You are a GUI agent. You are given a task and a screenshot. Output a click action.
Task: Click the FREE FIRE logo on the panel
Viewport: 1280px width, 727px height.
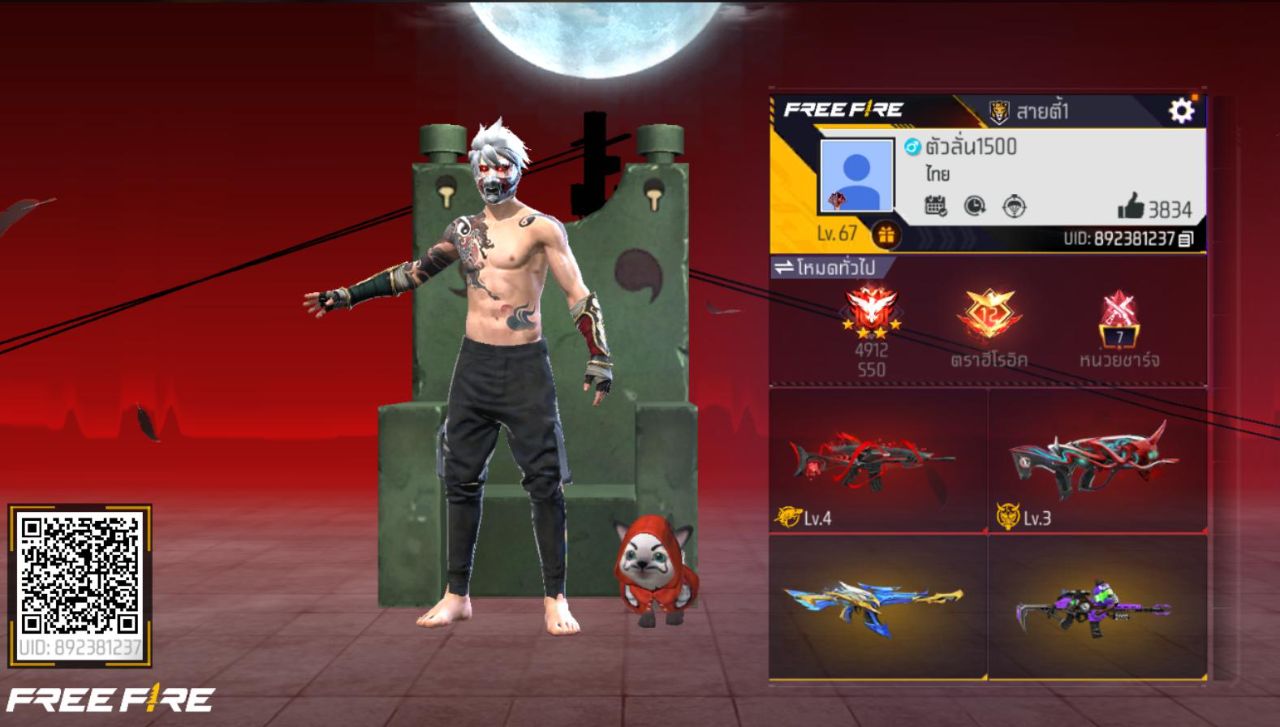[x=843, y=108]
